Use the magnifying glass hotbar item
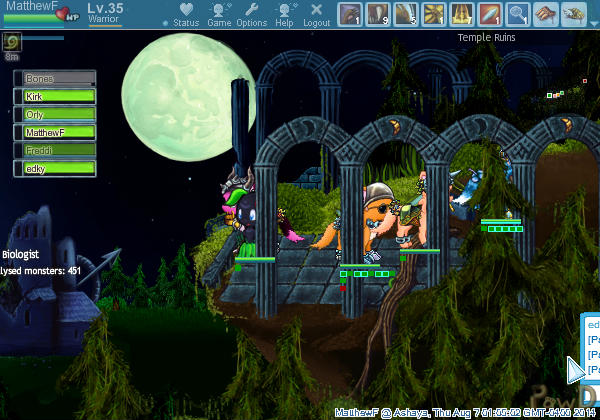This screenshot has height=420, width=600. (x=518, y=13)
